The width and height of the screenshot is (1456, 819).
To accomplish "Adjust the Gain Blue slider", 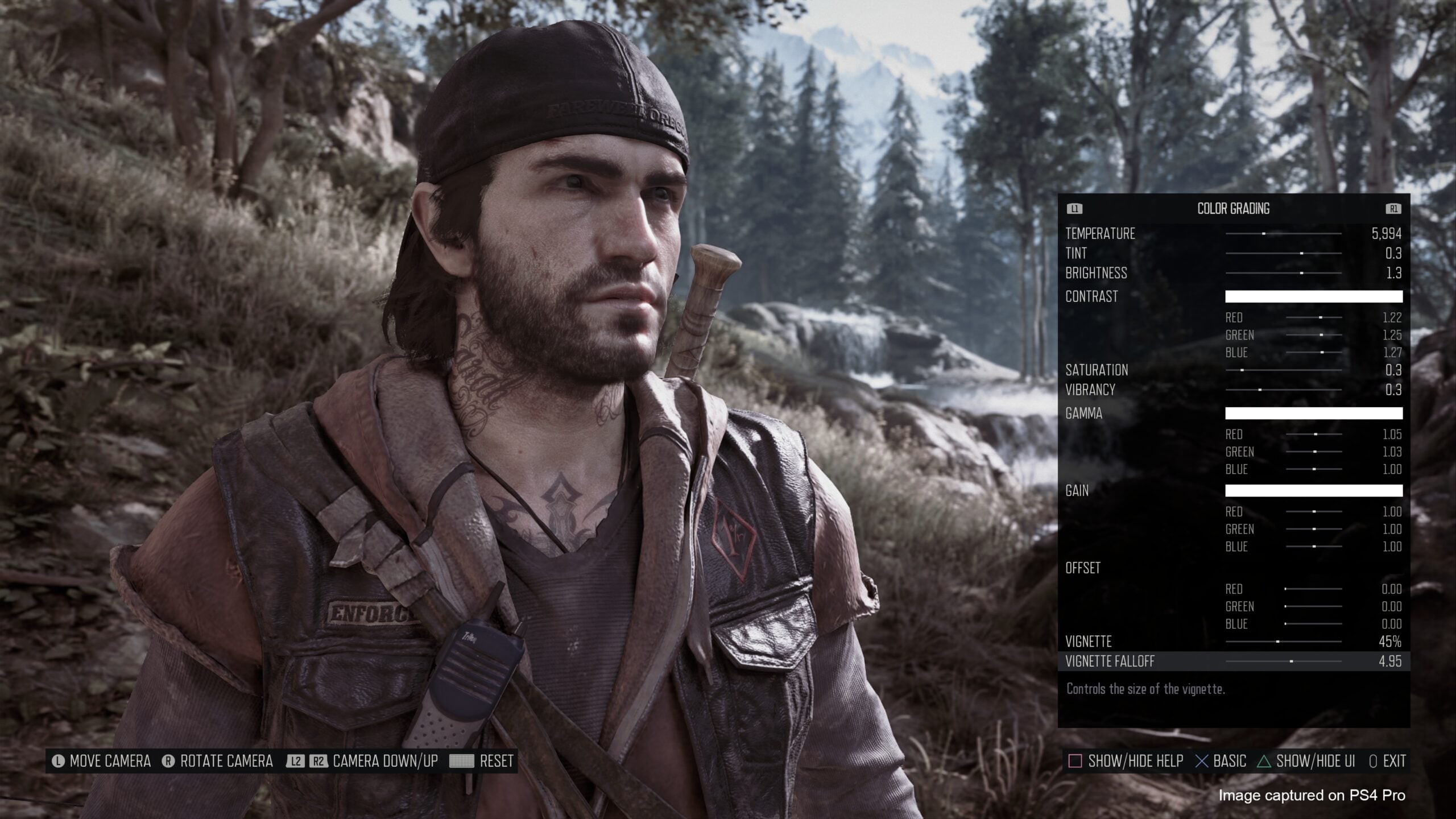I will pos(1314,547).
